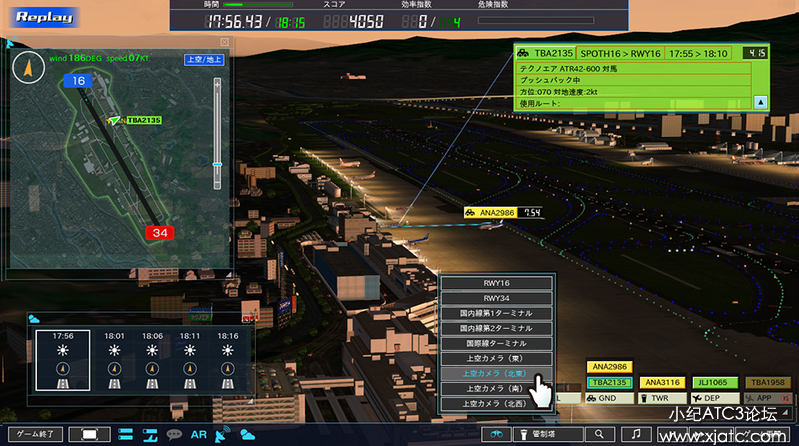This screenshot has width=799, height=446.
Task: Switch to 国際線ターミナル camera
Action: [x=497, y=343]
